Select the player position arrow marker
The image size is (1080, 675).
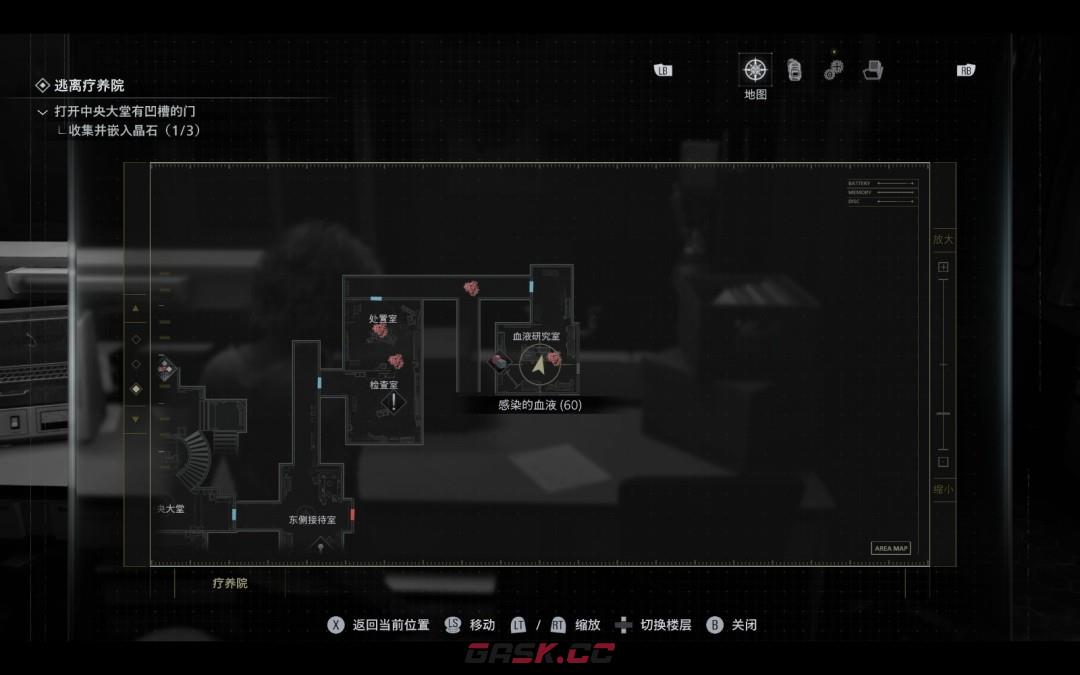pyautogui.click(x=539, y=365)
